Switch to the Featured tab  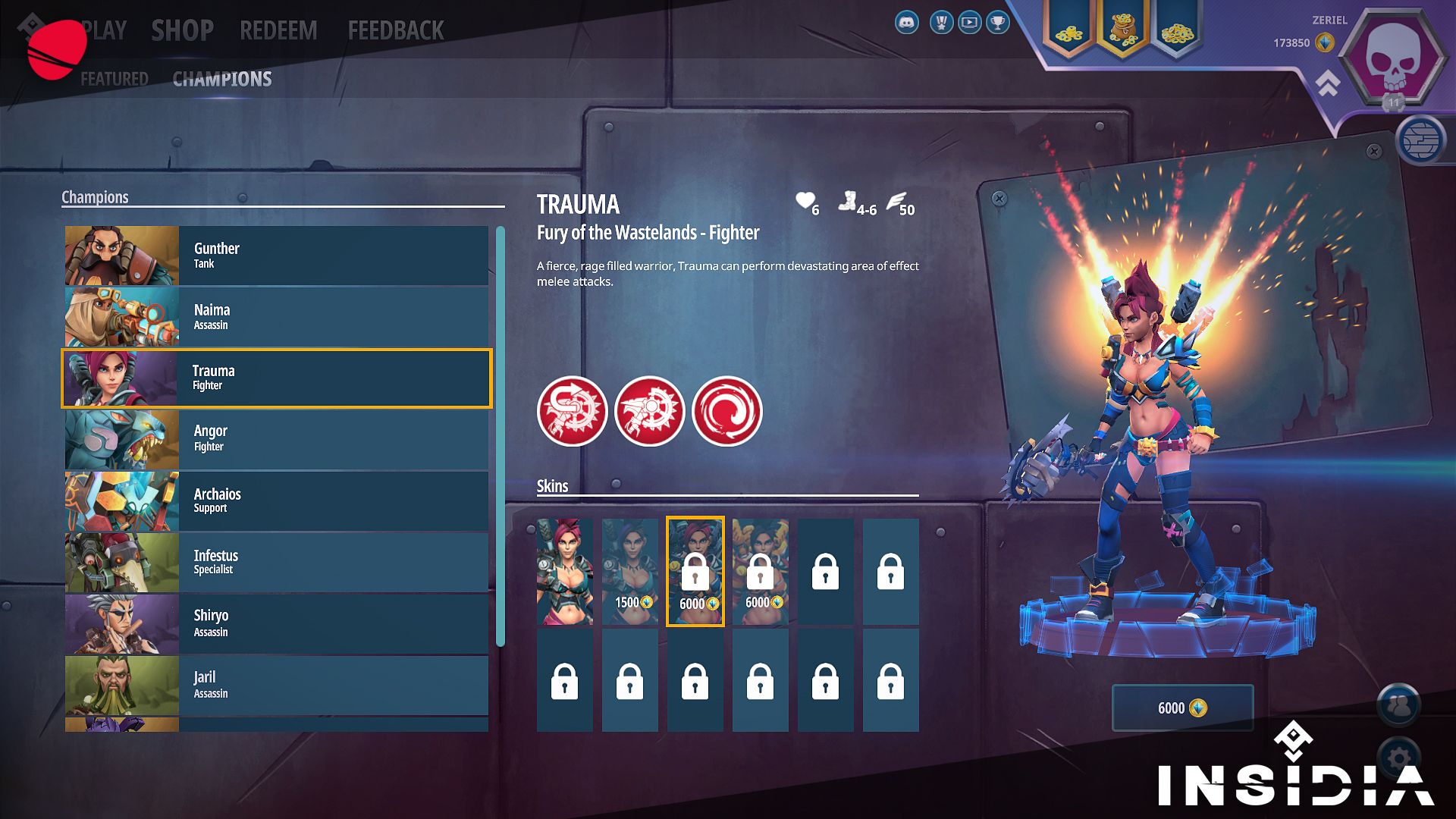[115, 79]
